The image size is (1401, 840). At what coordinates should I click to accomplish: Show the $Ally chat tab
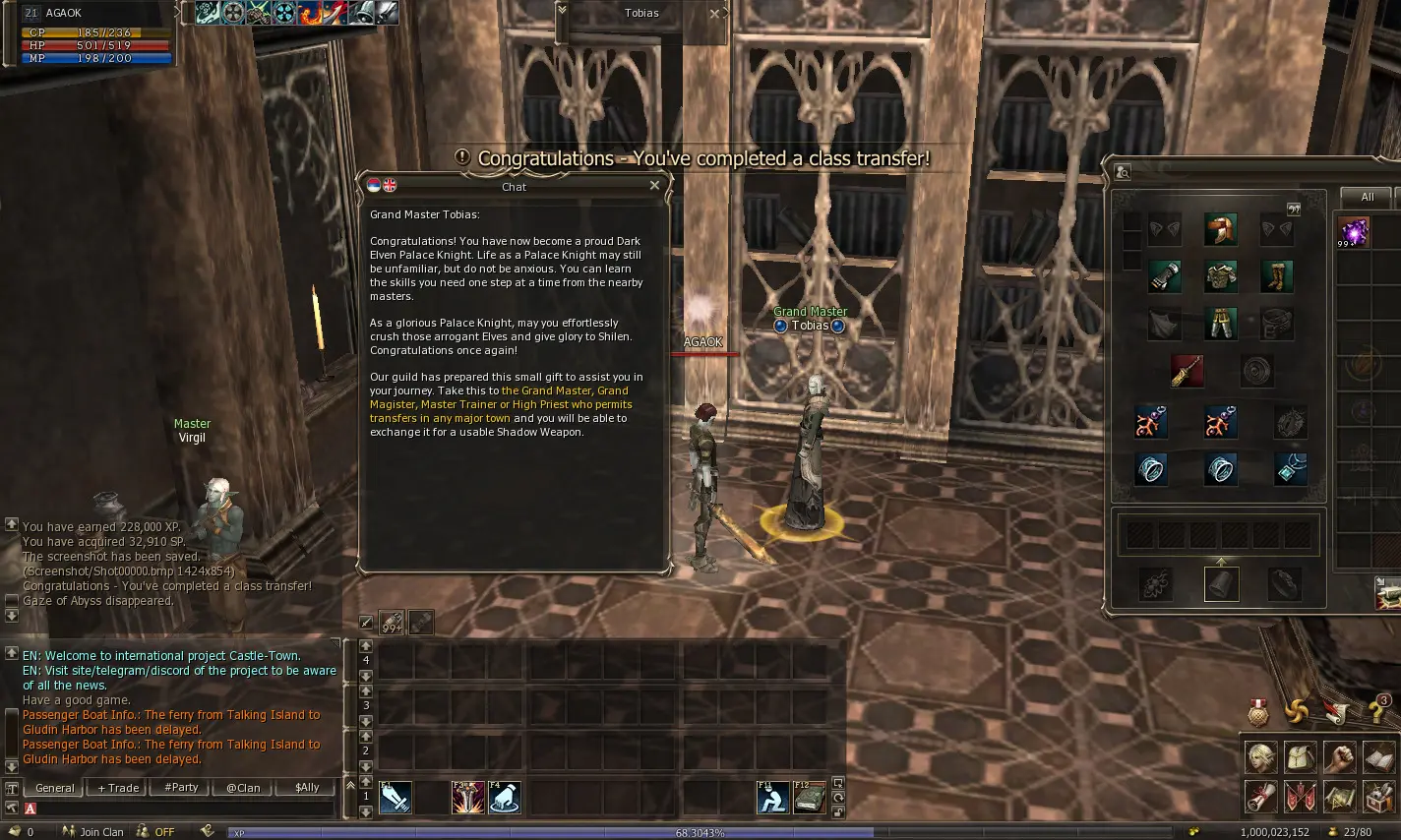tap(307, 788)
